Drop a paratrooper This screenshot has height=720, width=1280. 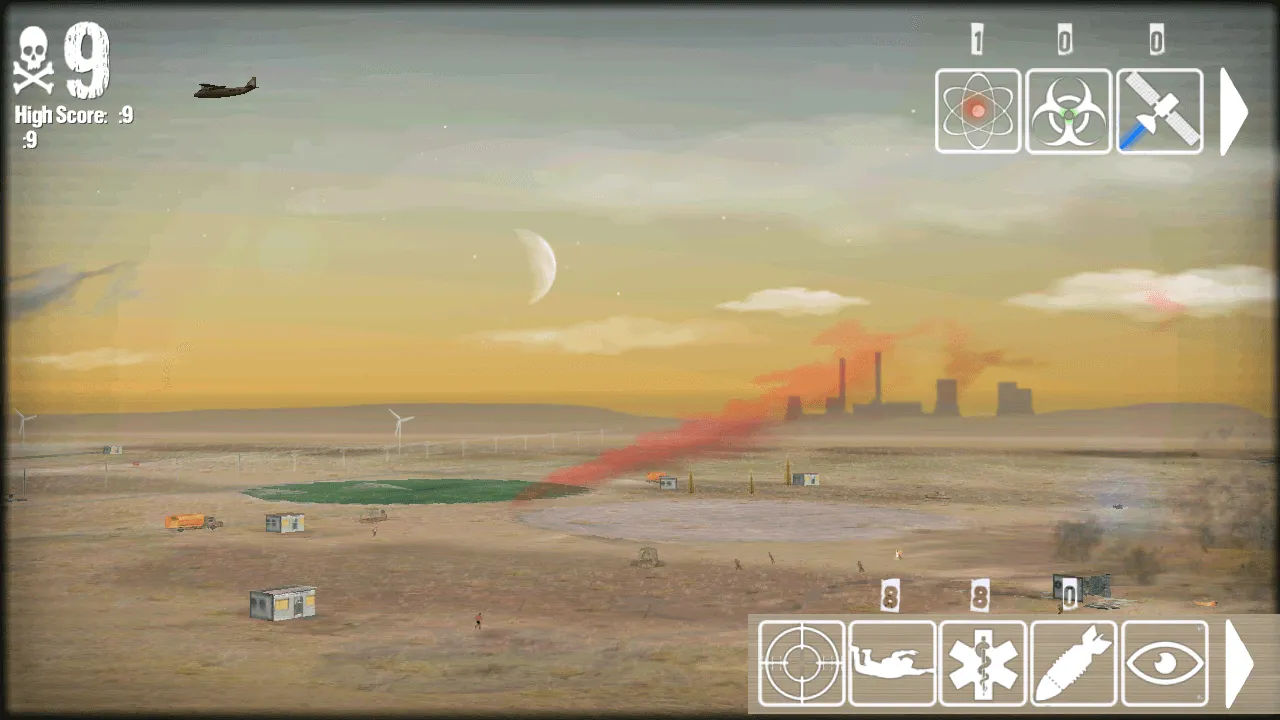pyautogui.click(x=892, y=662)
